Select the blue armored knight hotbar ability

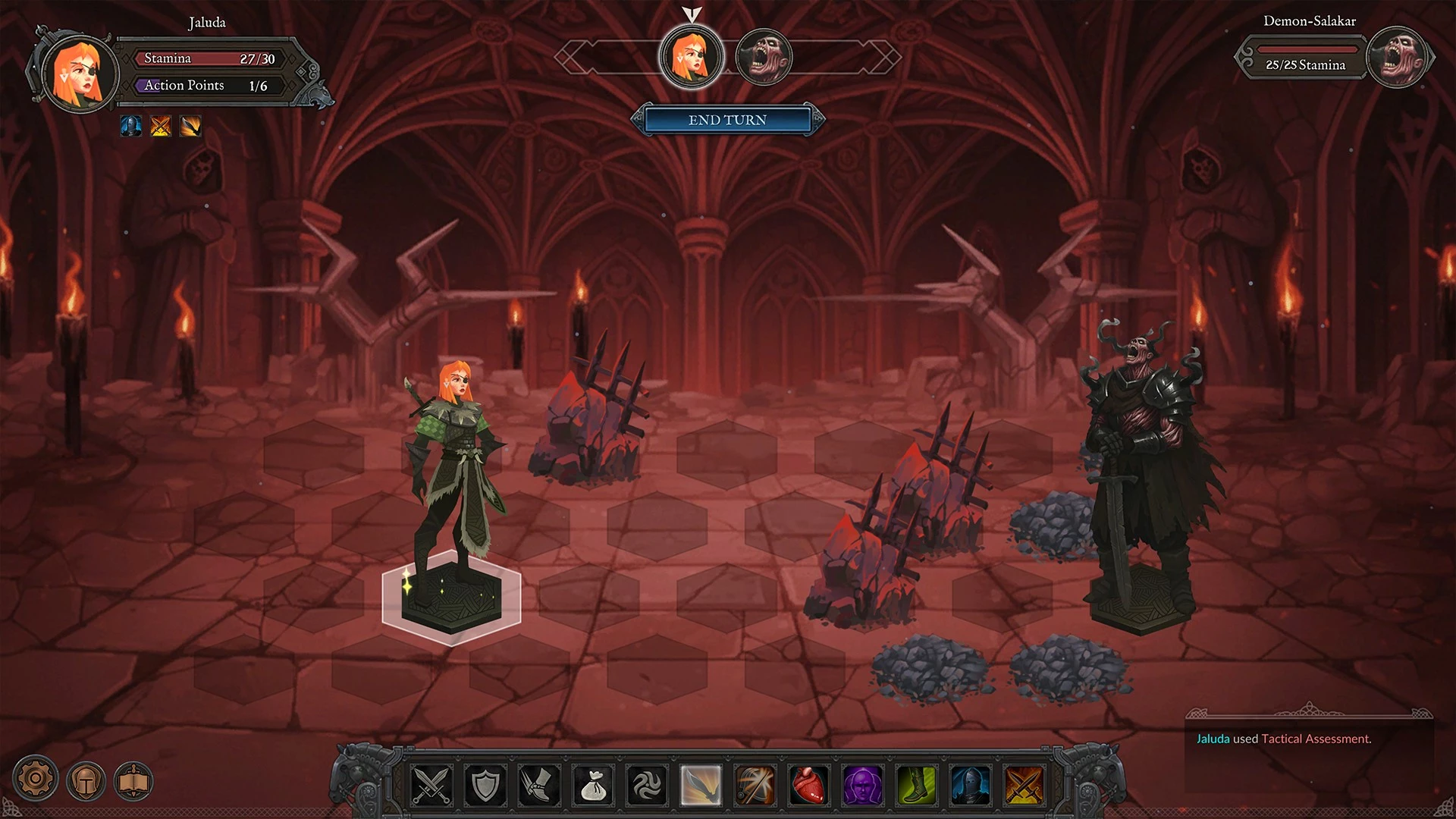[971, 785]
